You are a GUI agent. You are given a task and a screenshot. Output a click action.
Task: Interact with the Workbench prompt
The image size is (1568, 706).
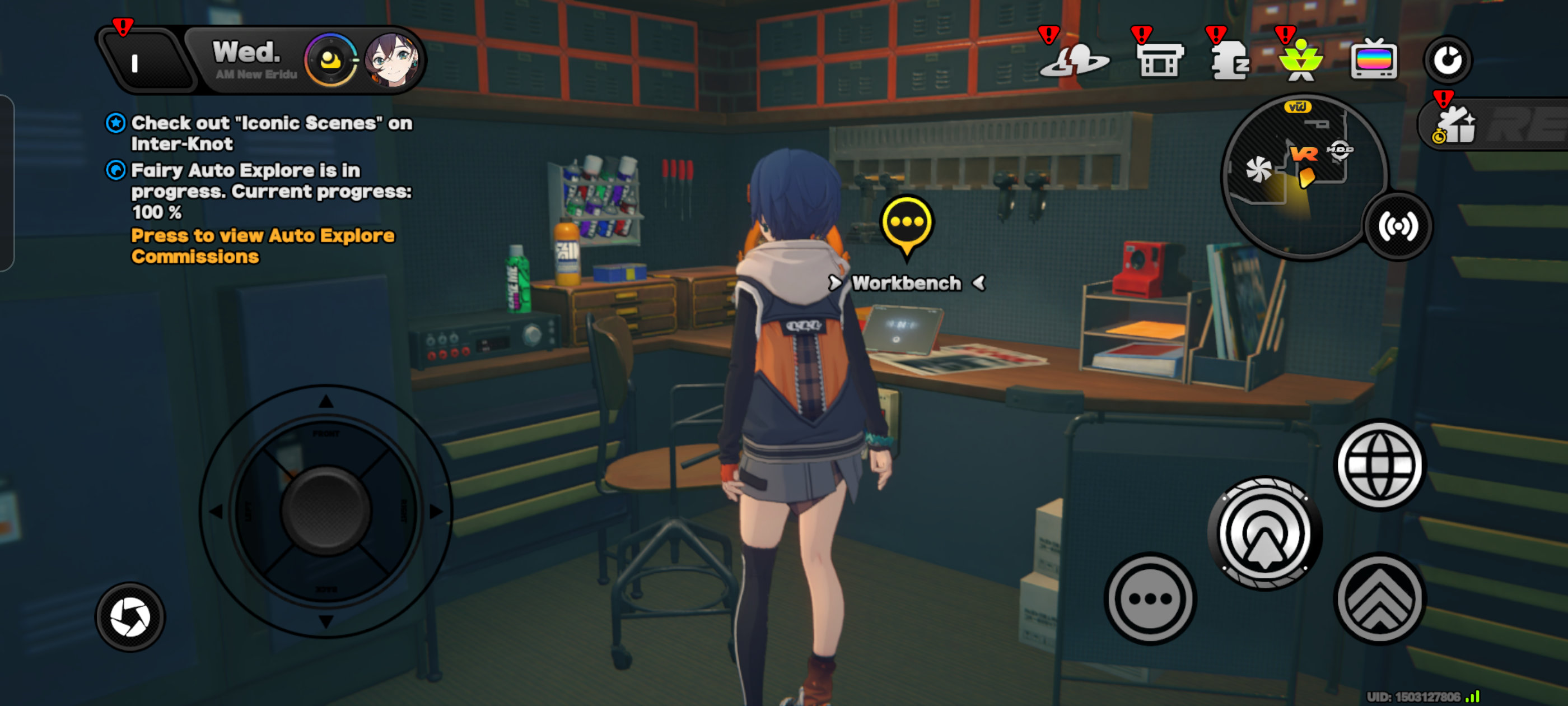[x=906, y=284]
